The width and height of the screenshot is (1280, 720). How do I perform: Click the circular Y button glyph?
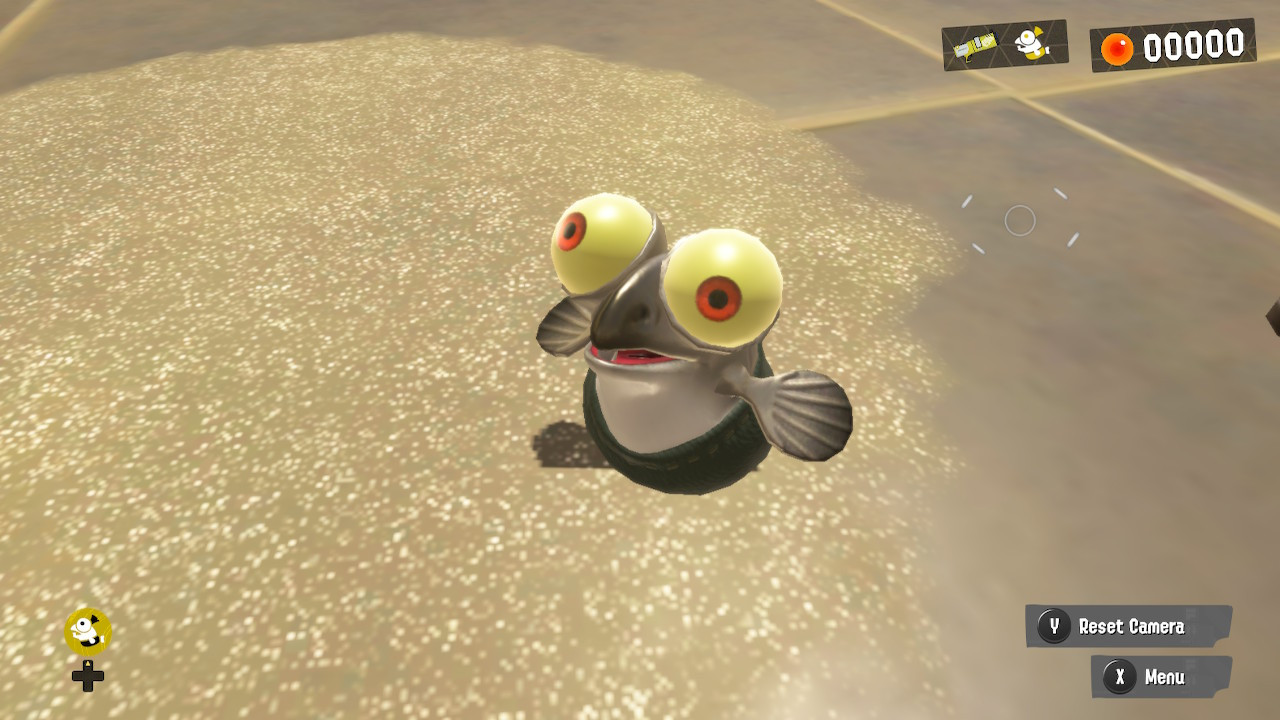[x=1054, y=627]
